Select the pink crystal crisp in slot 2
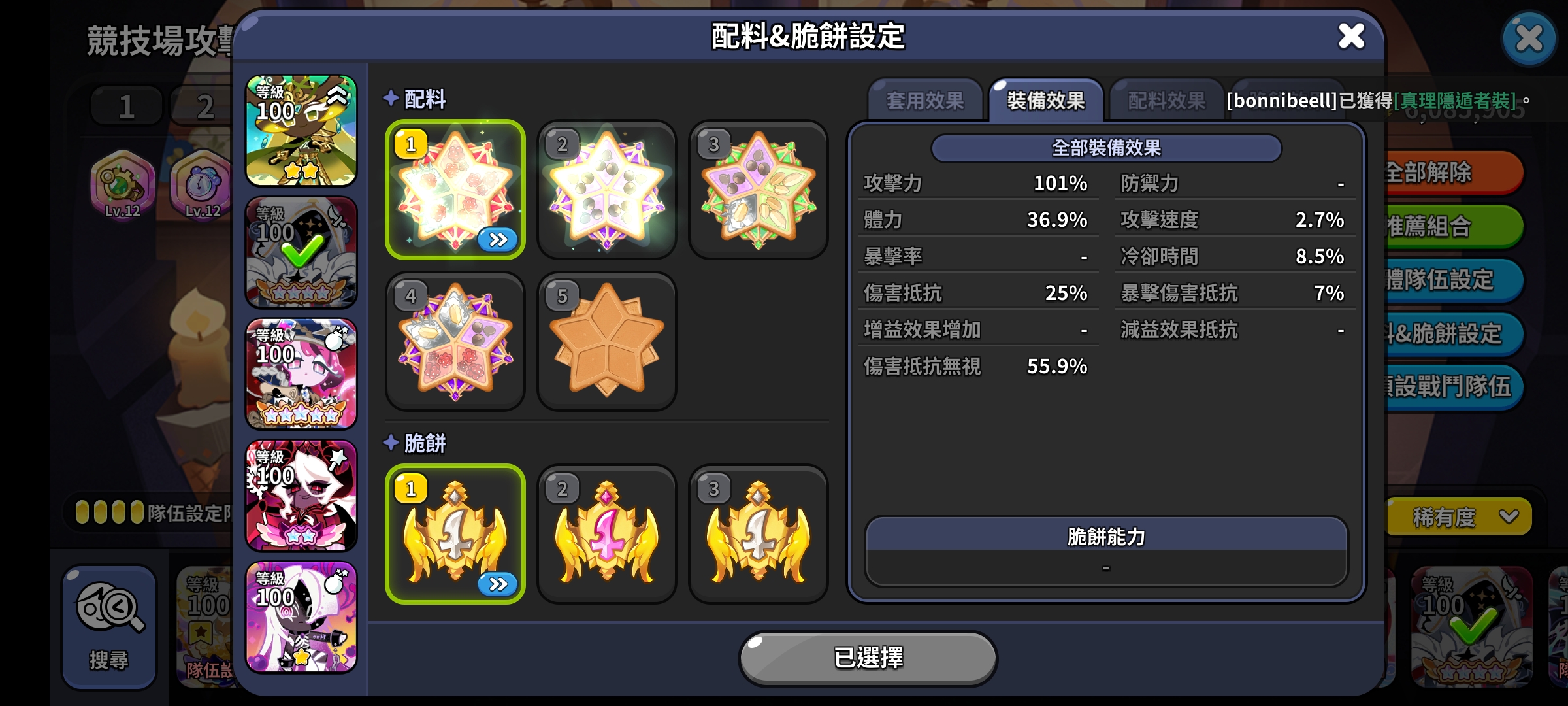 pyautogui.click(x=606, y=533)
